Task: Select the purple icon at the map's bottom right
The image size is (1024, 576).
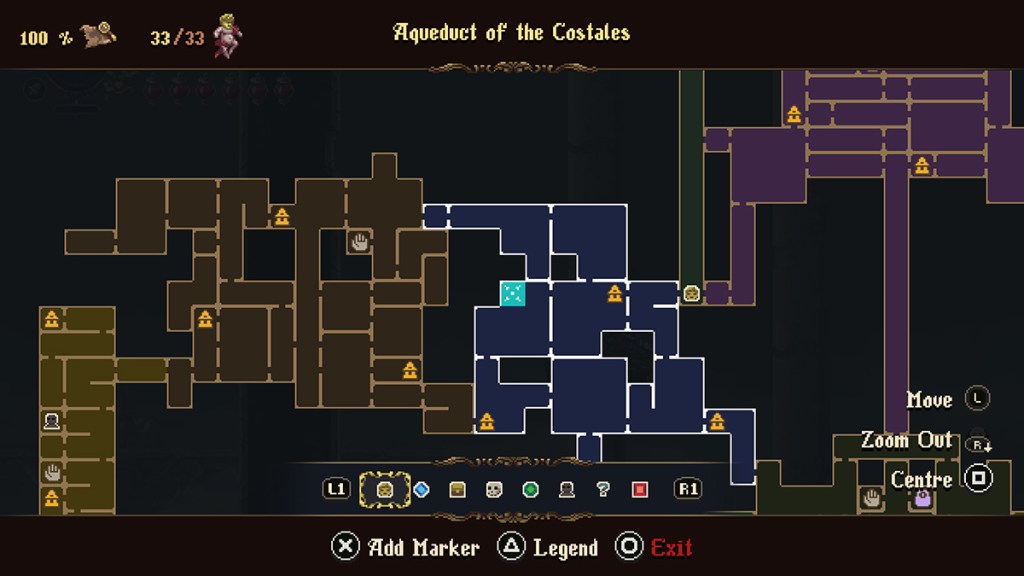Action: tap(921, 497)
